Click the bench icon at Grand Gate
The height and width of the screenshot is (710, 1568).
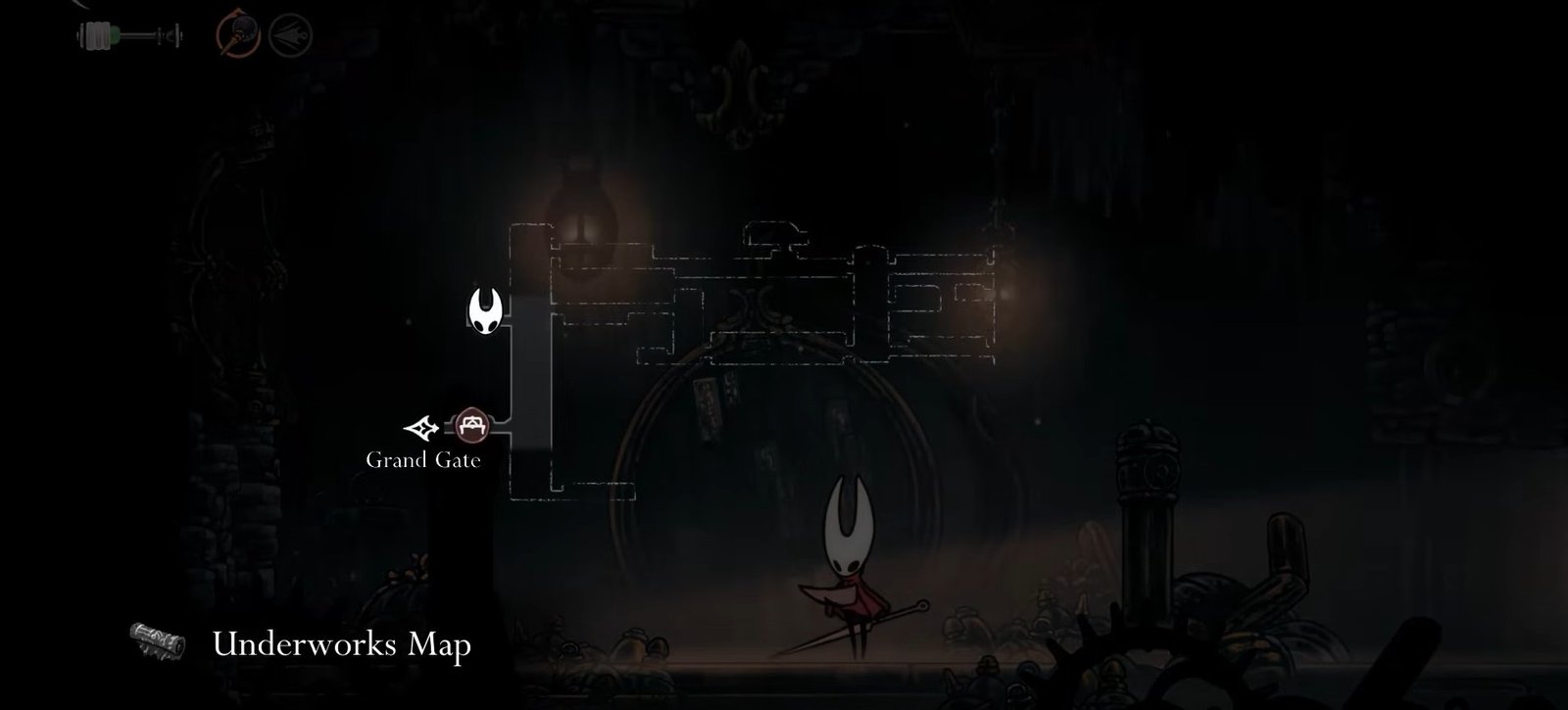pyautogui.click(x=470, y=426)
